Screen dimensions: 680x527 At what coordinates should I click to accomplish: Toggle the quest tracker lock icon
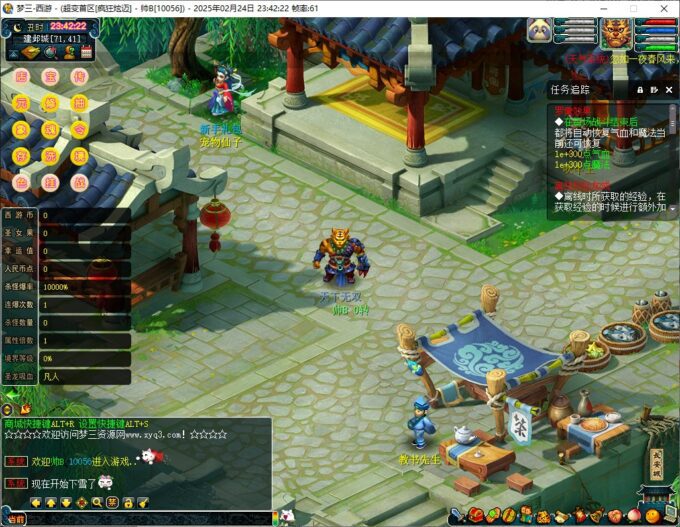tap(641, 89)
